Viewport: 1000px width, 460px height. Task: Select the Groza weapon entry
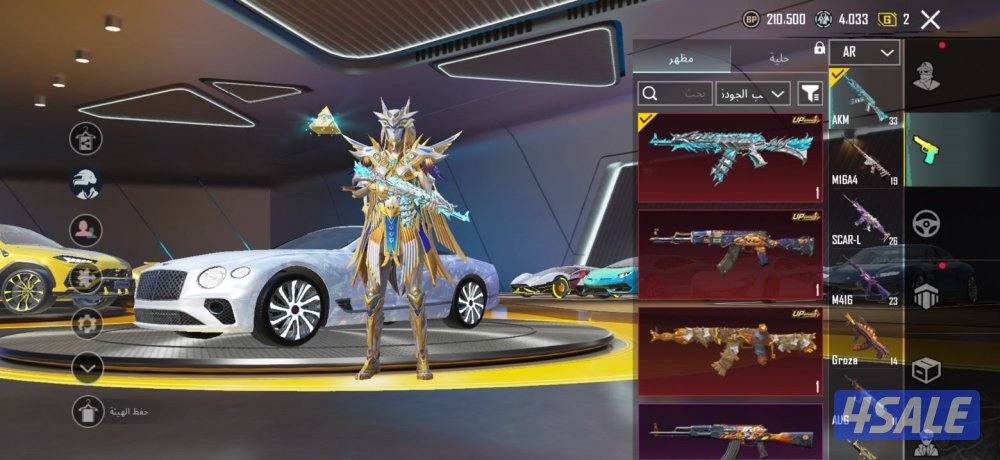click(864, 340)
